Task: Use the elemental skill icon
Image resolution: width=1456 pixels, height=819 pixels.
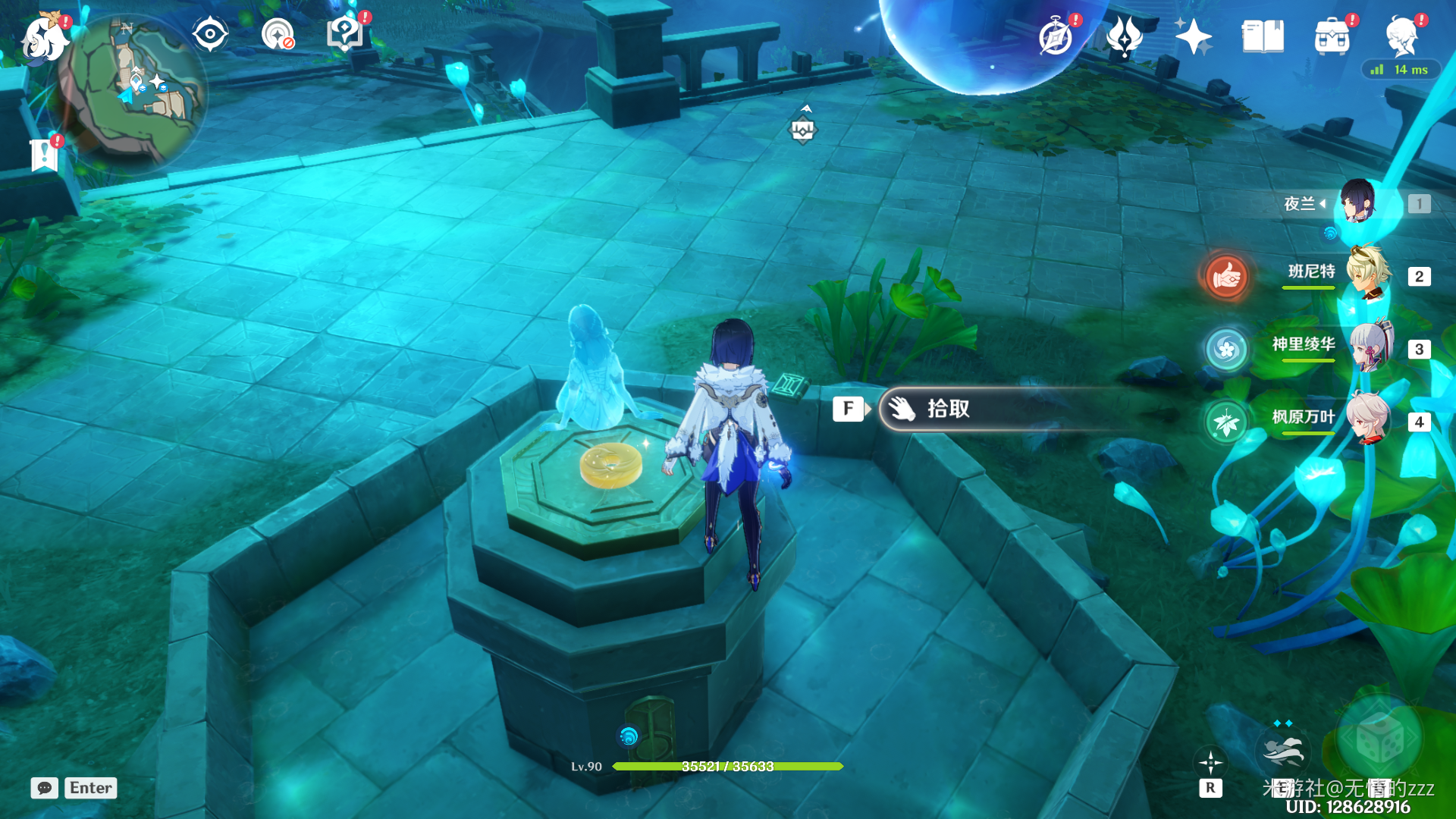Action: coord(1283,752)
